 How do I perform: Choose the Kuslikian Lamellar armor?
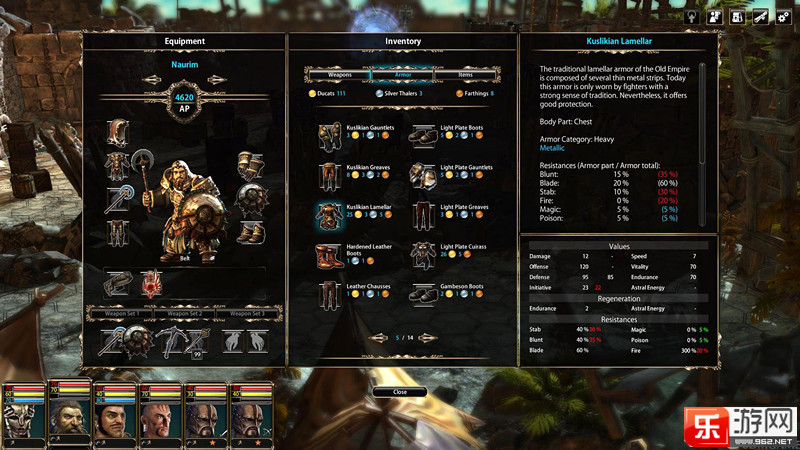coord(331,214)
